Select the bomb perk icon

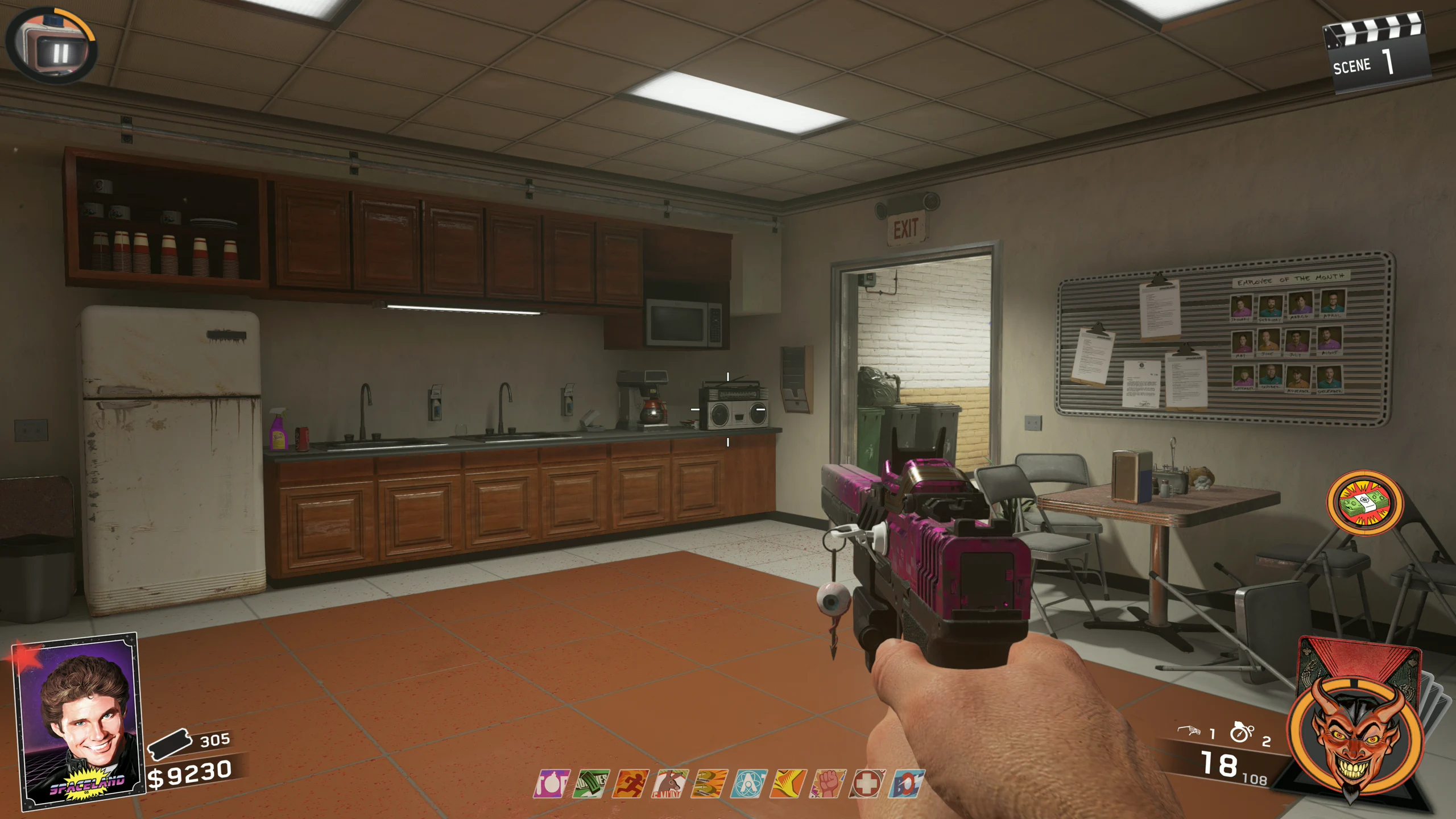pyautogui.click(x=551, y=784)
